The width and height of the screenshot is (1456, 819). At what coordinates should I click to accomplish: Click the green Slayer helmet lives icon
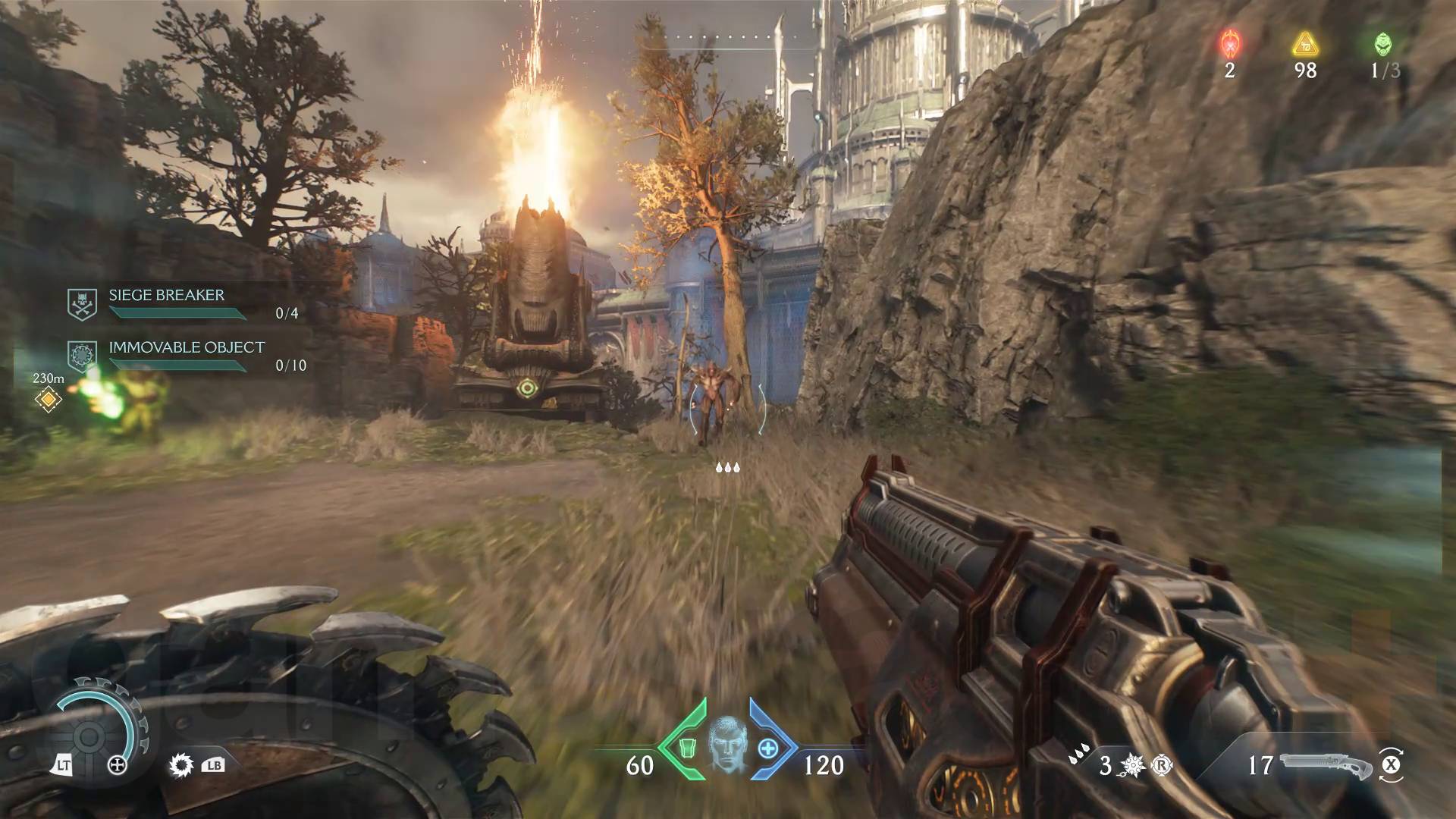point(1383,44)
